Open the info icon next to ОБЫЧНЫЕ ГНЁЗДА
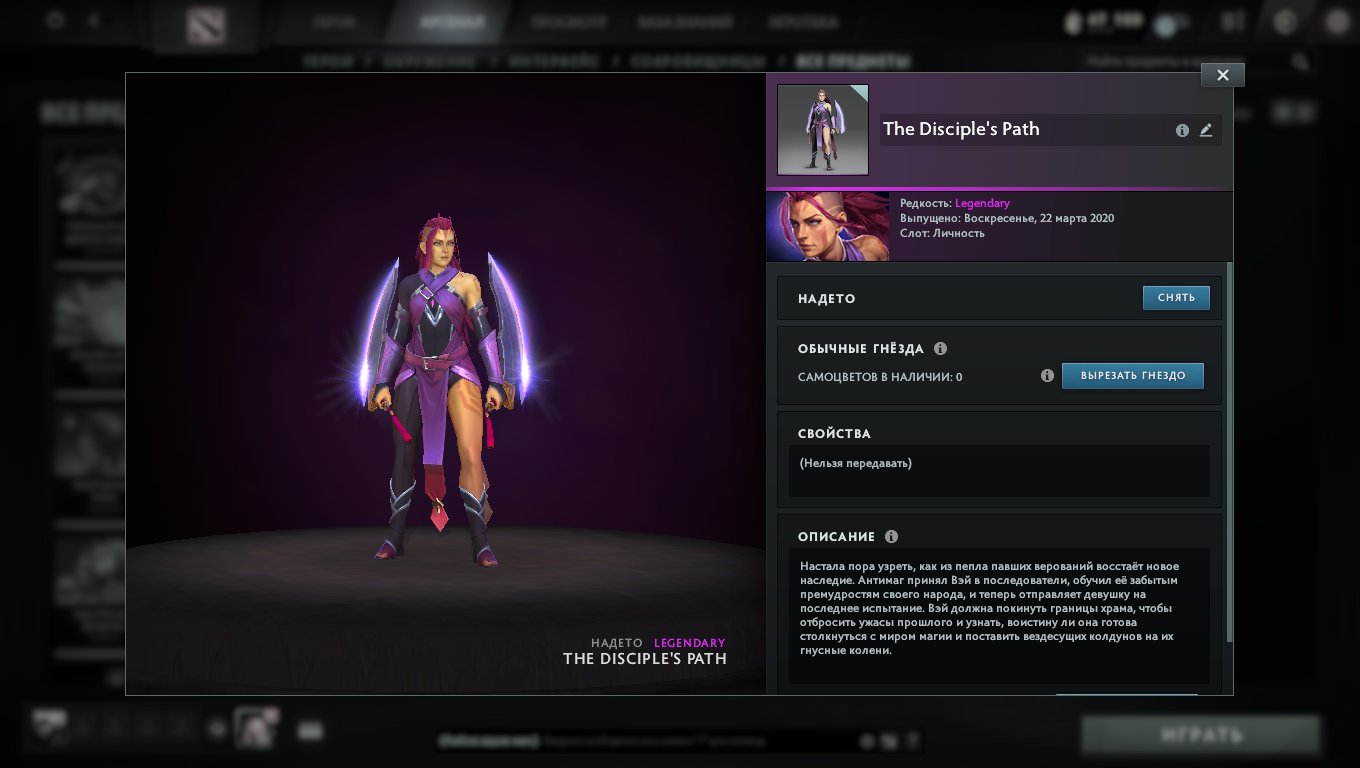Screen dimensions: 1360x768 (x=940, y=349)
